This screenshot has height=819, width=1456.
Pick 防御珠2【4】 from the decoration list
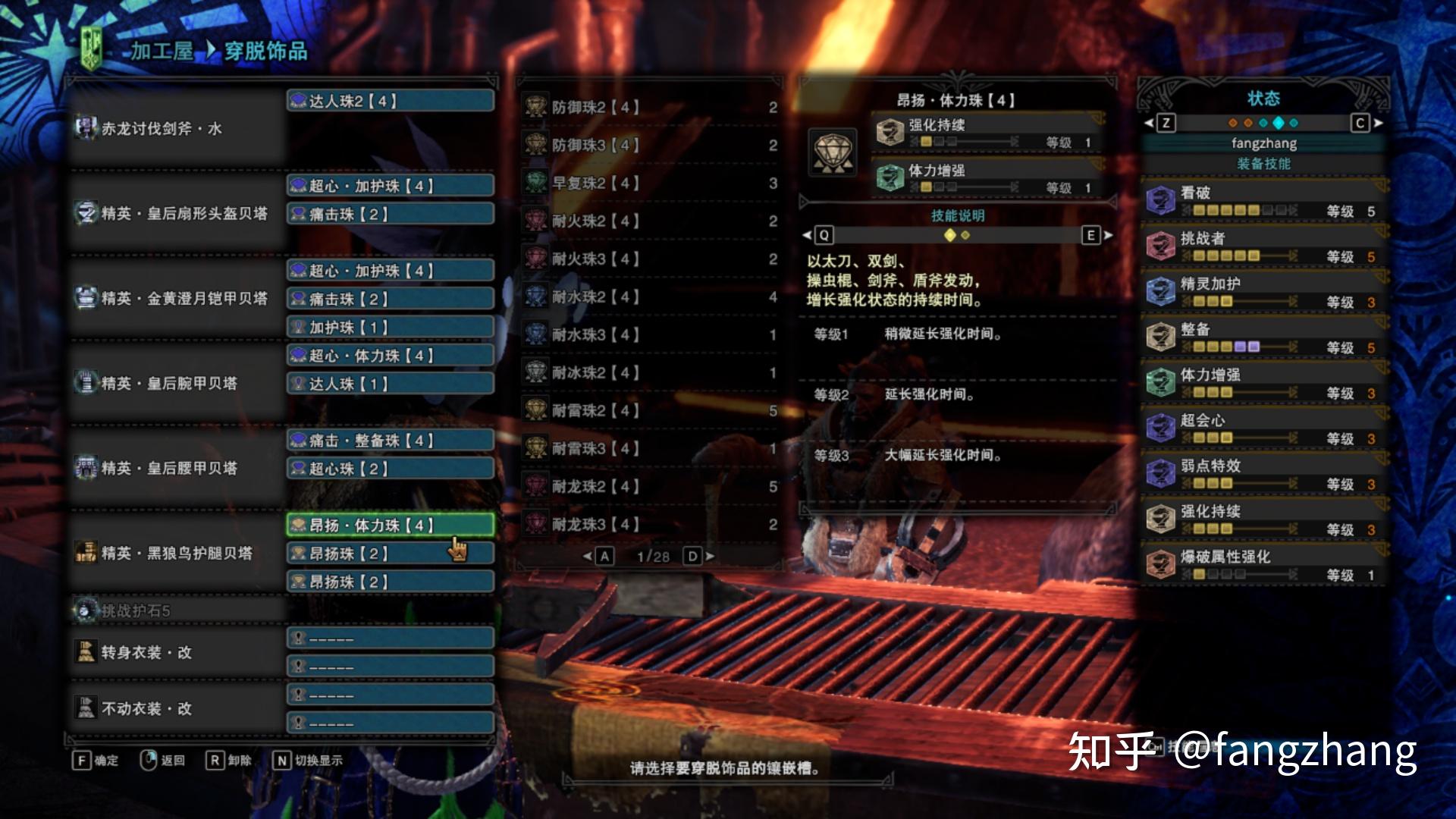649,108
